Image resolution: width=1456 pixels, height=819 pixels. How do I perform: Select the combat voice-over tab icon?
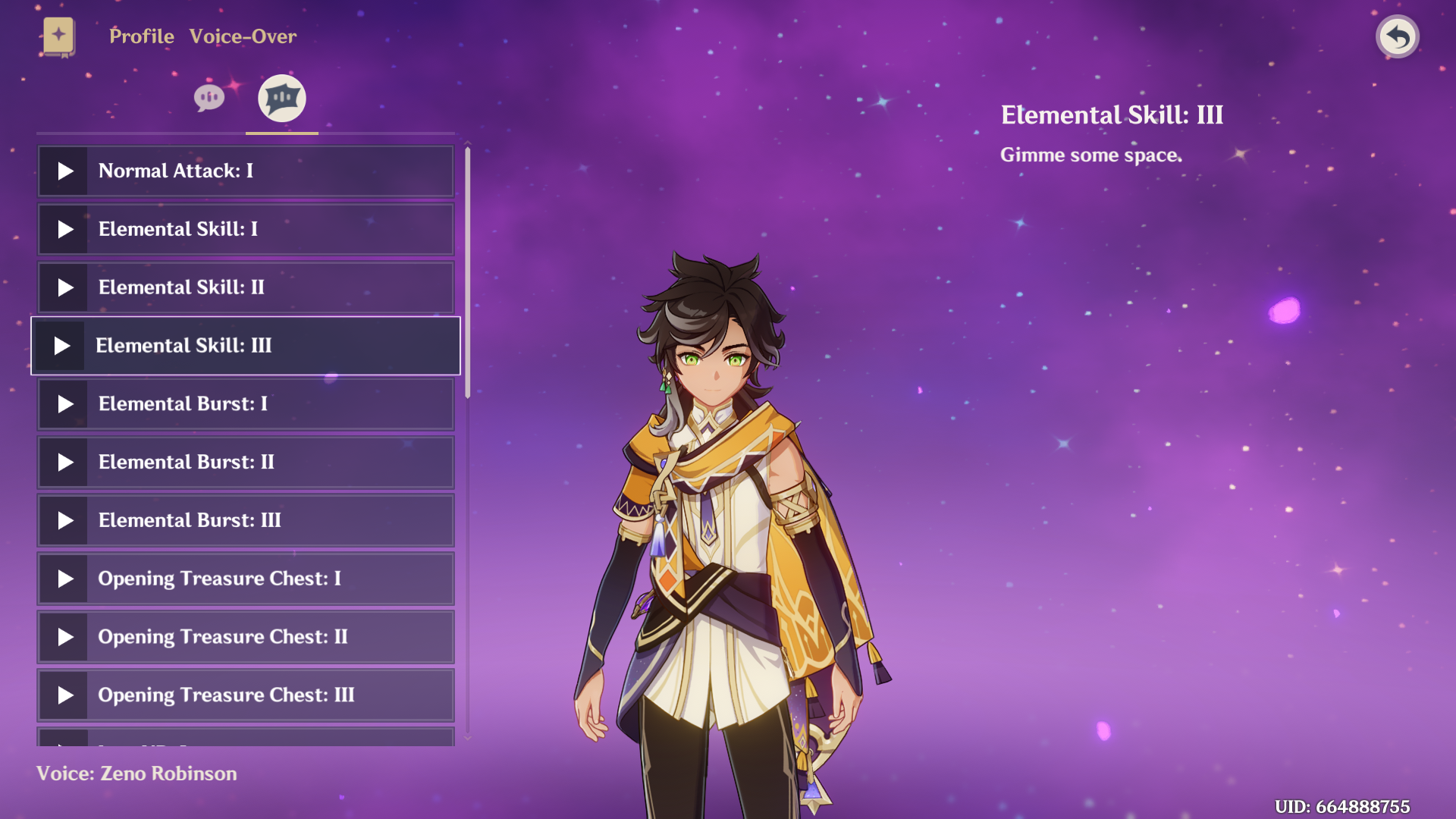pos(282,98)
